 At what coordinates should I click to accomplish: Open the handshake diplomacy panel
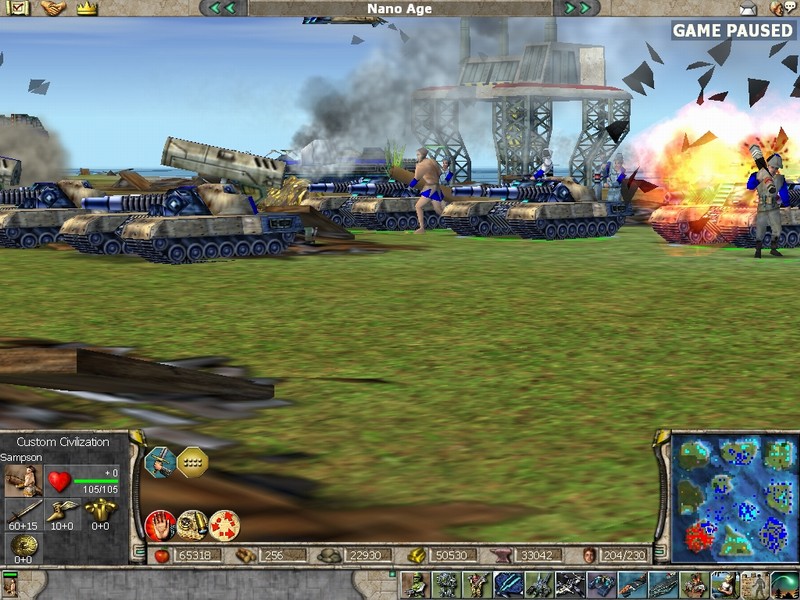(x=53, y=8)
